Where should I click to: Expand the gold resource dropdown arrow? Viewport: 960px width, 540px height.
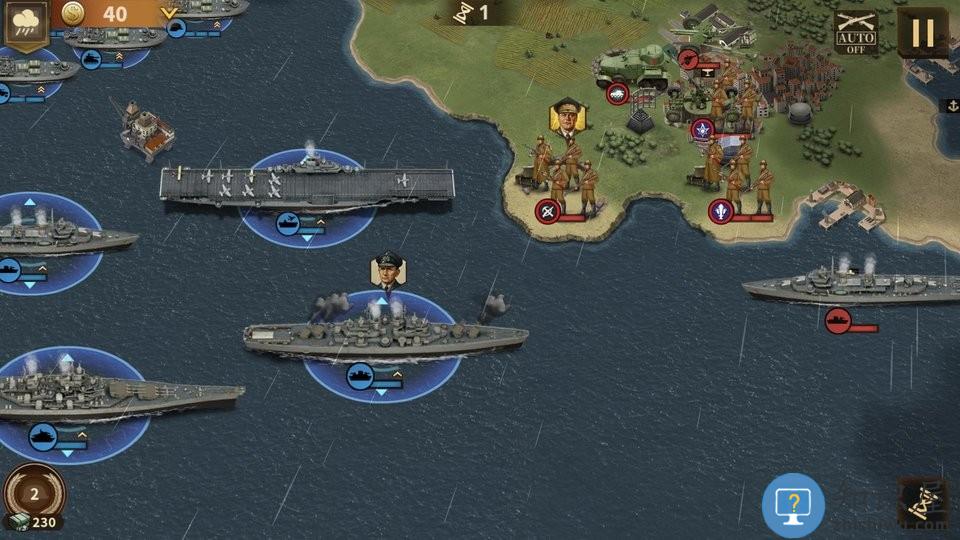click(x=169, y=14)
